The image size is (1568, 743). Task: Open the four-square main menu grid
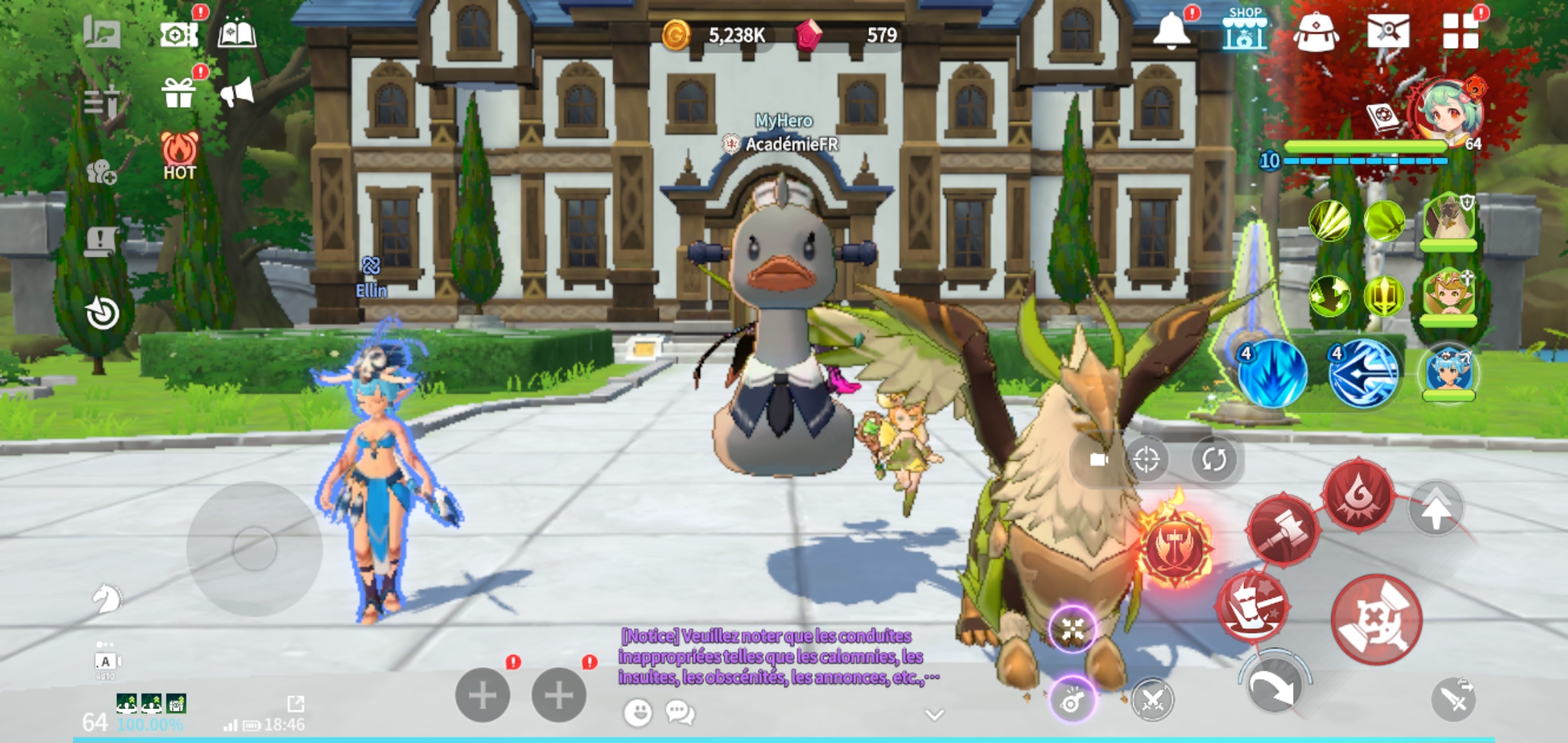tap(1460, 31)
